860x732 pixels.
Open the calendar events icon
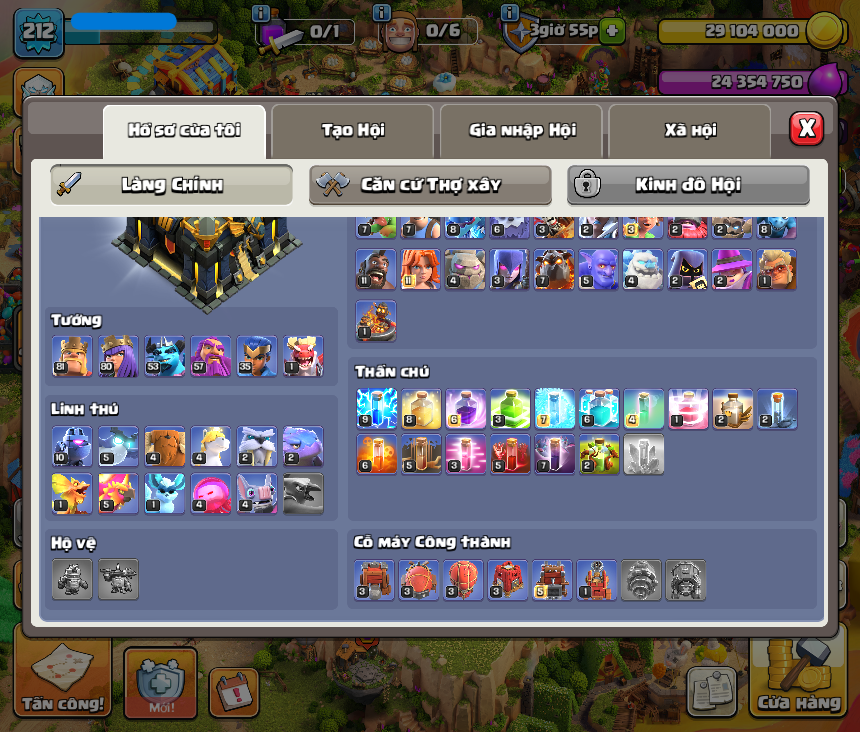point(234,691)
